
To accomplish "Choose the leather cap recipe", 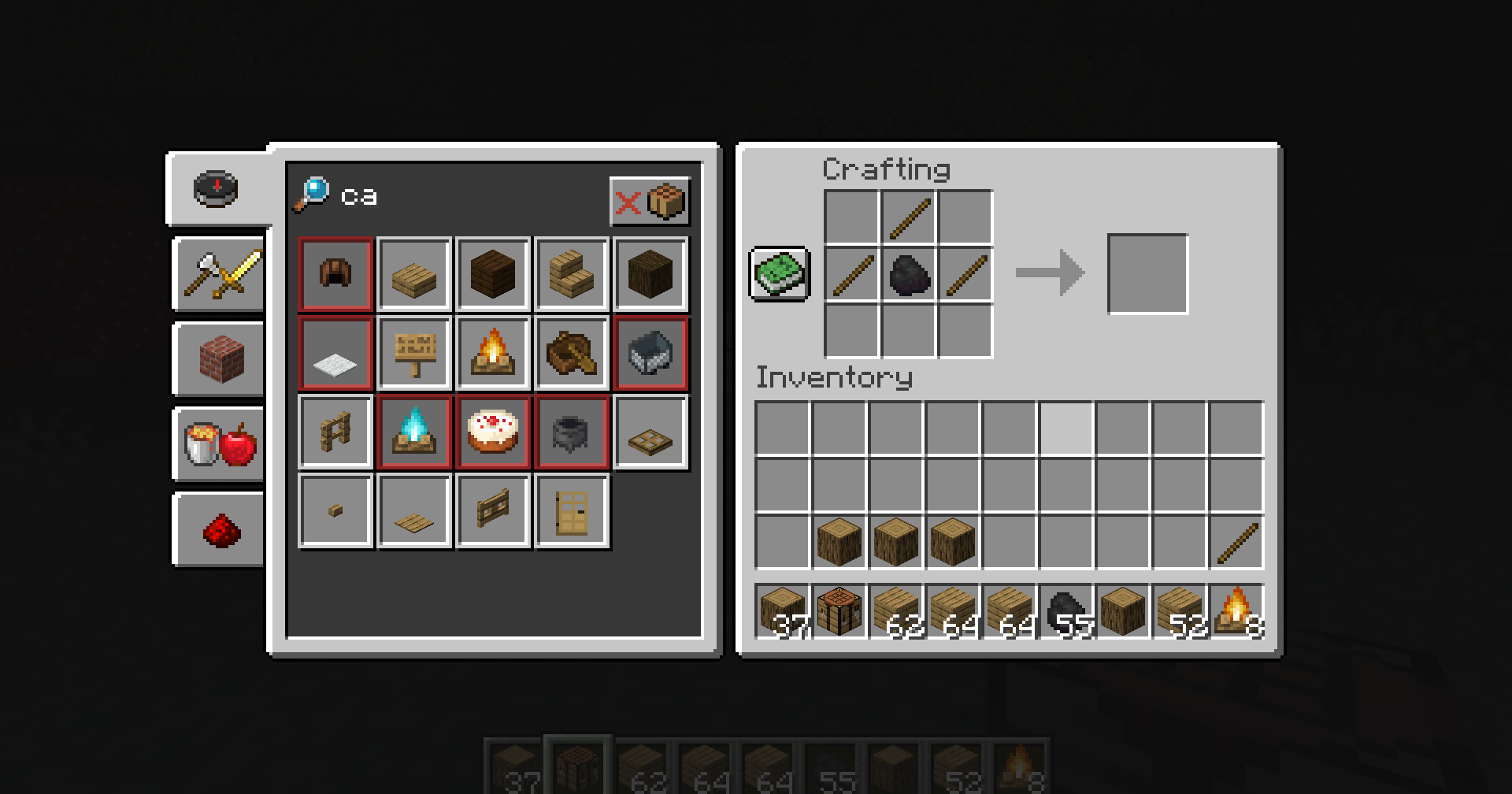I will coord(335,274).
